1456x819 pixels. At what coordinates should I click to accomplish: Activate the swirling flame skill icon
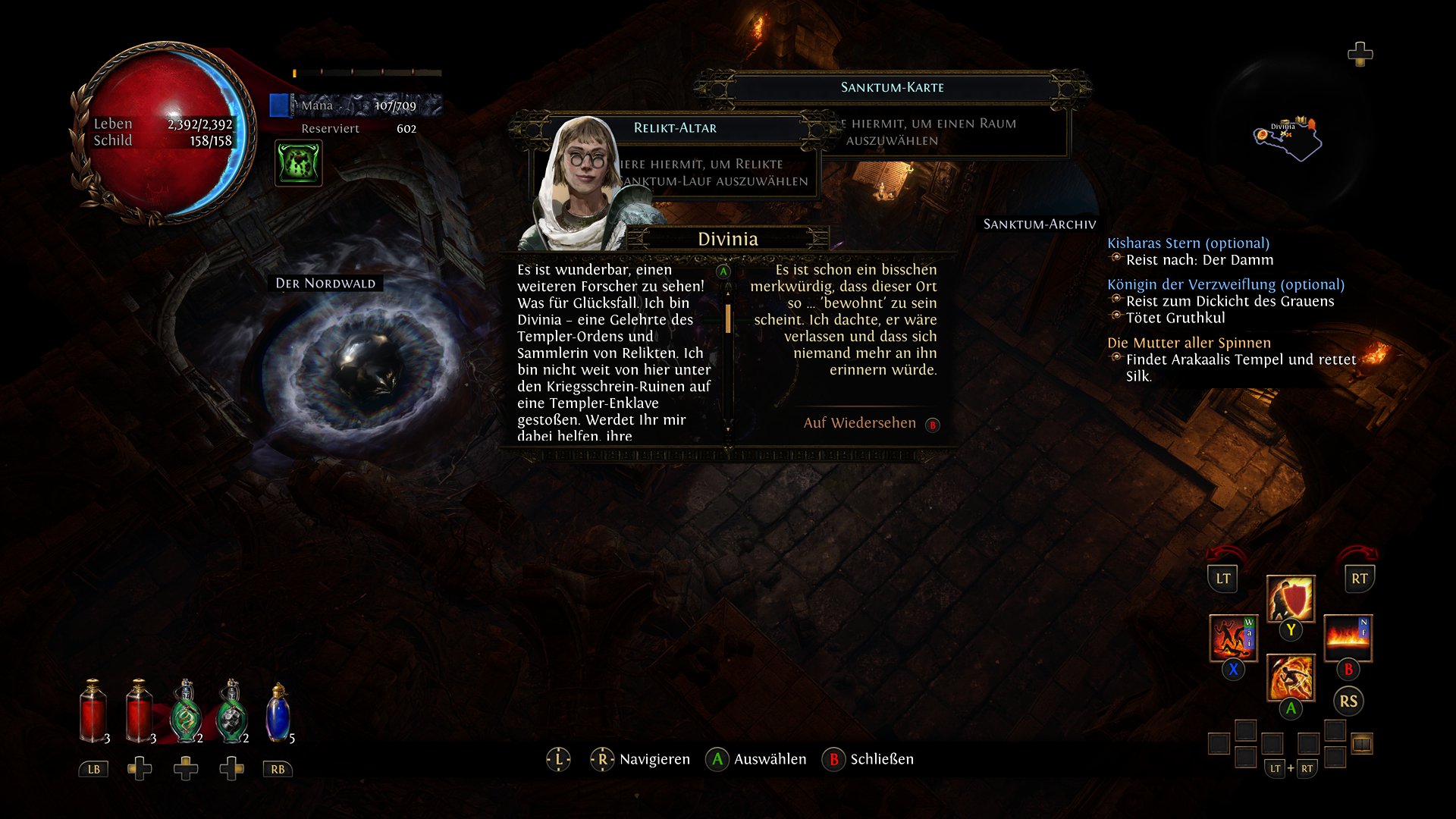[1290, 677]
